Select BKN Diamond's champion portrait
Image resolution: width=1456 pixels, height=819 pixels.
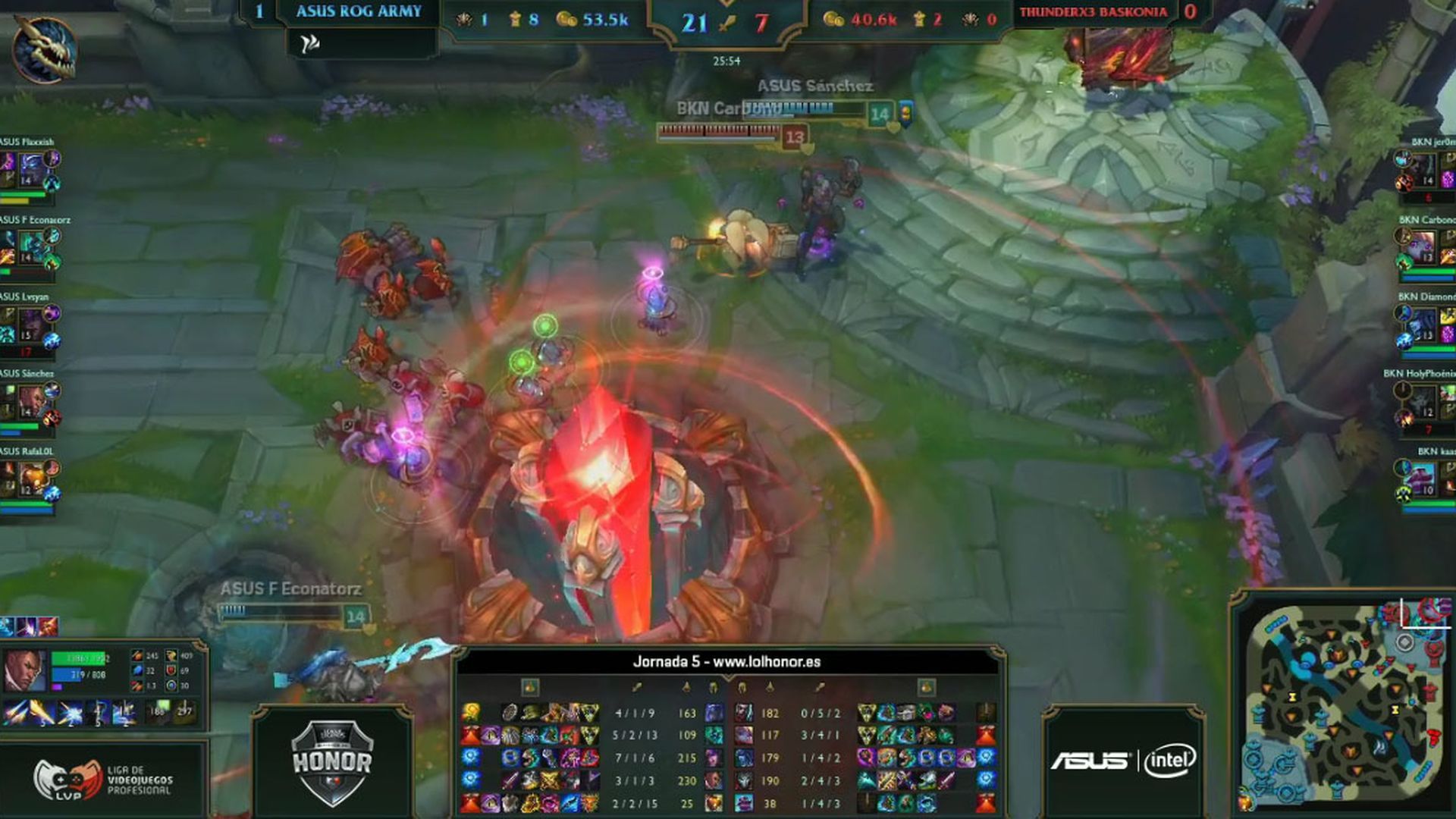pyautogui.click(x=1423, y=325)
